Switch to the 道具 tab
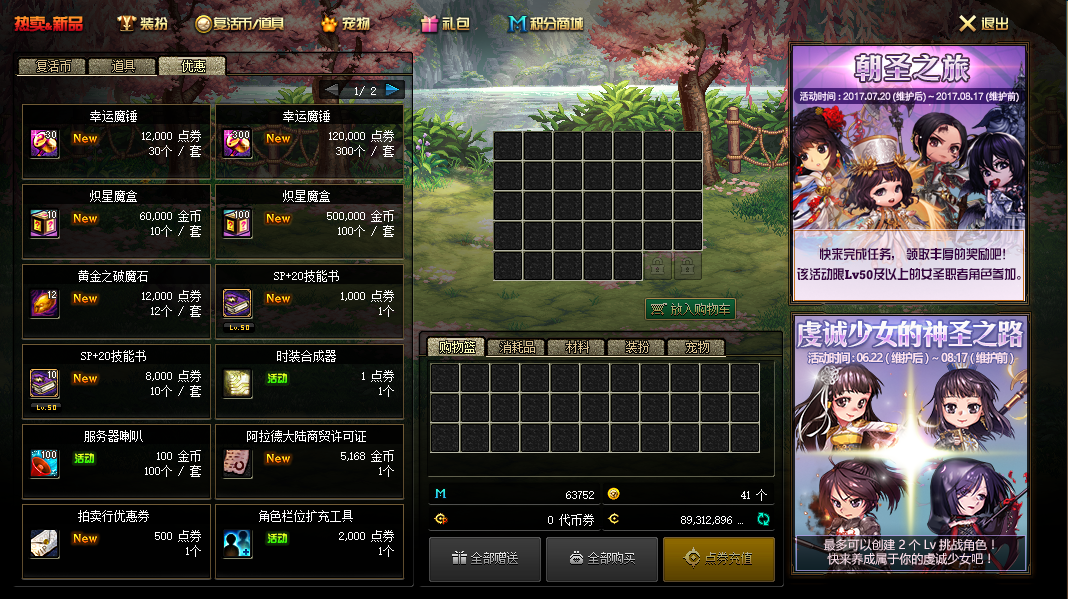1068x599 pixels. (123, 67)
